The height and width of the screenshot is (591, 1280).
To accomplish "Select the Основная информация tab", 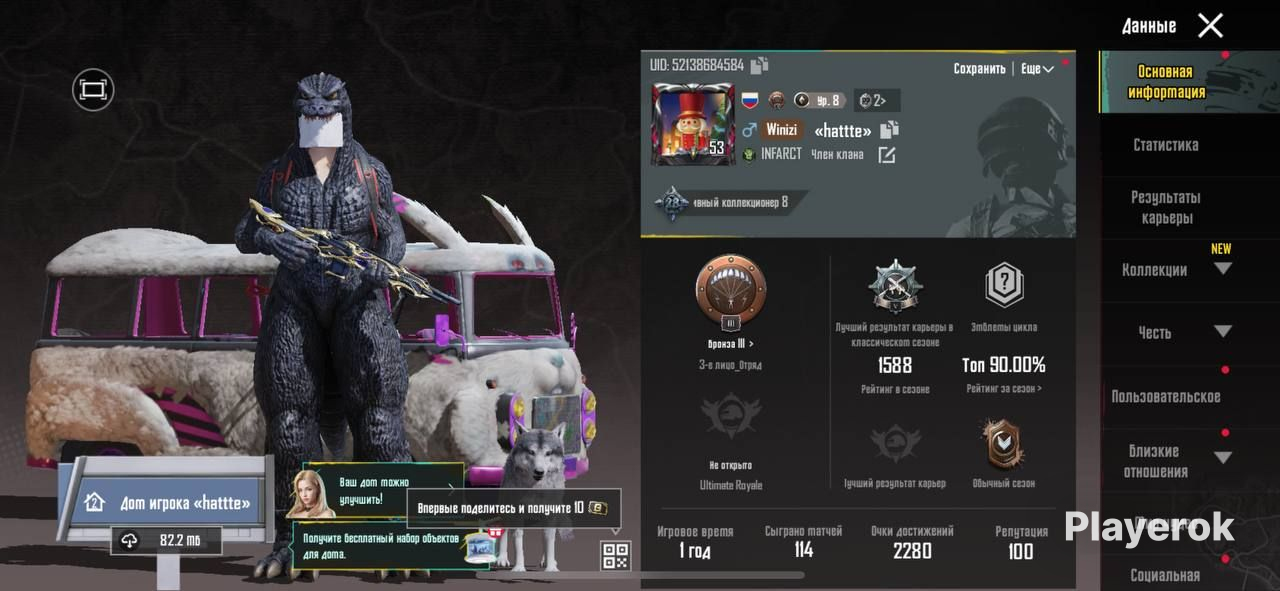I will coord(1165,82).
